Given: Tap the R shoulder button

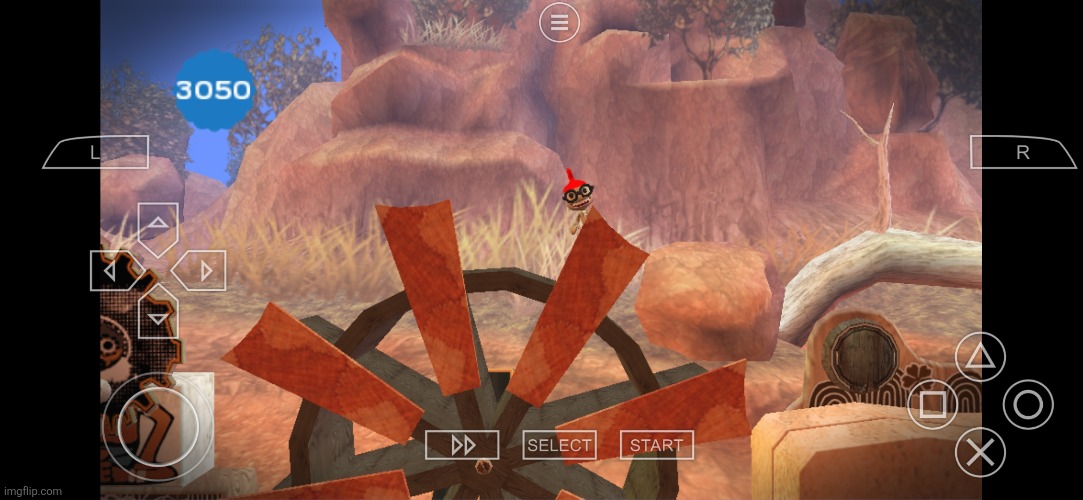Looking at the screenshot, I should [x=1021, y=152].
